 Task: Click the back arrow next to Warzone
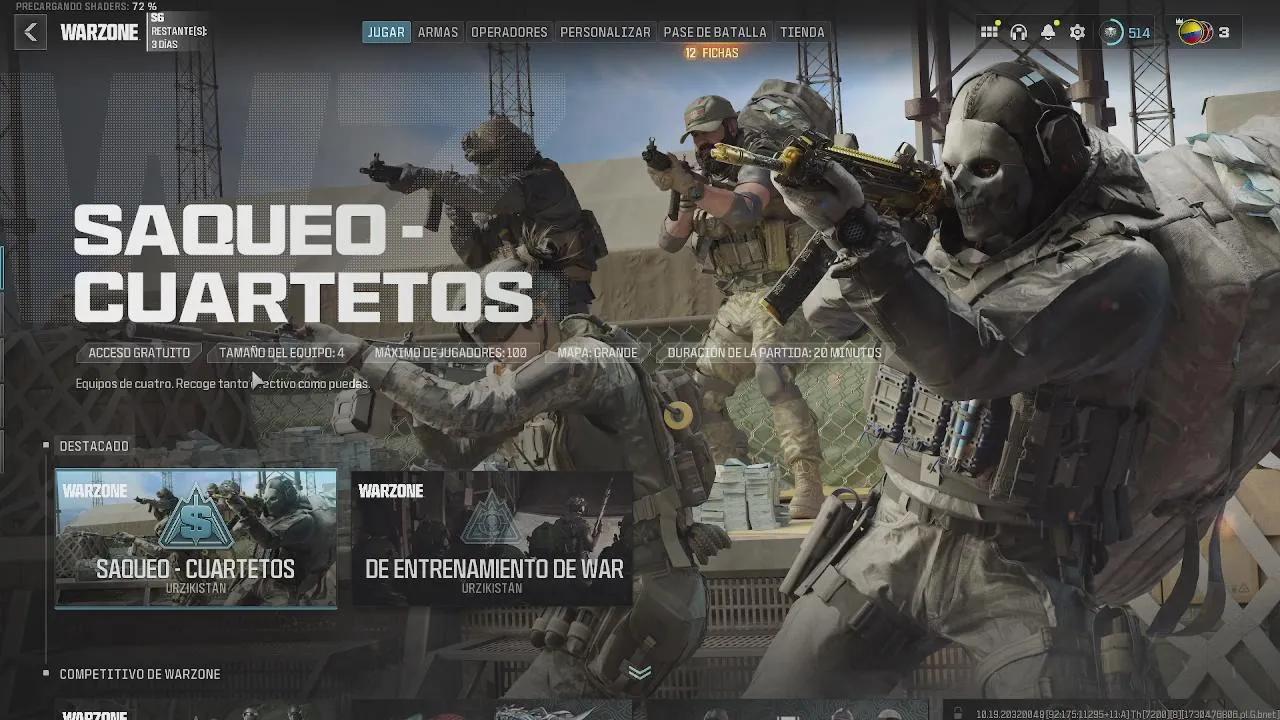click(x=30, y=31)
